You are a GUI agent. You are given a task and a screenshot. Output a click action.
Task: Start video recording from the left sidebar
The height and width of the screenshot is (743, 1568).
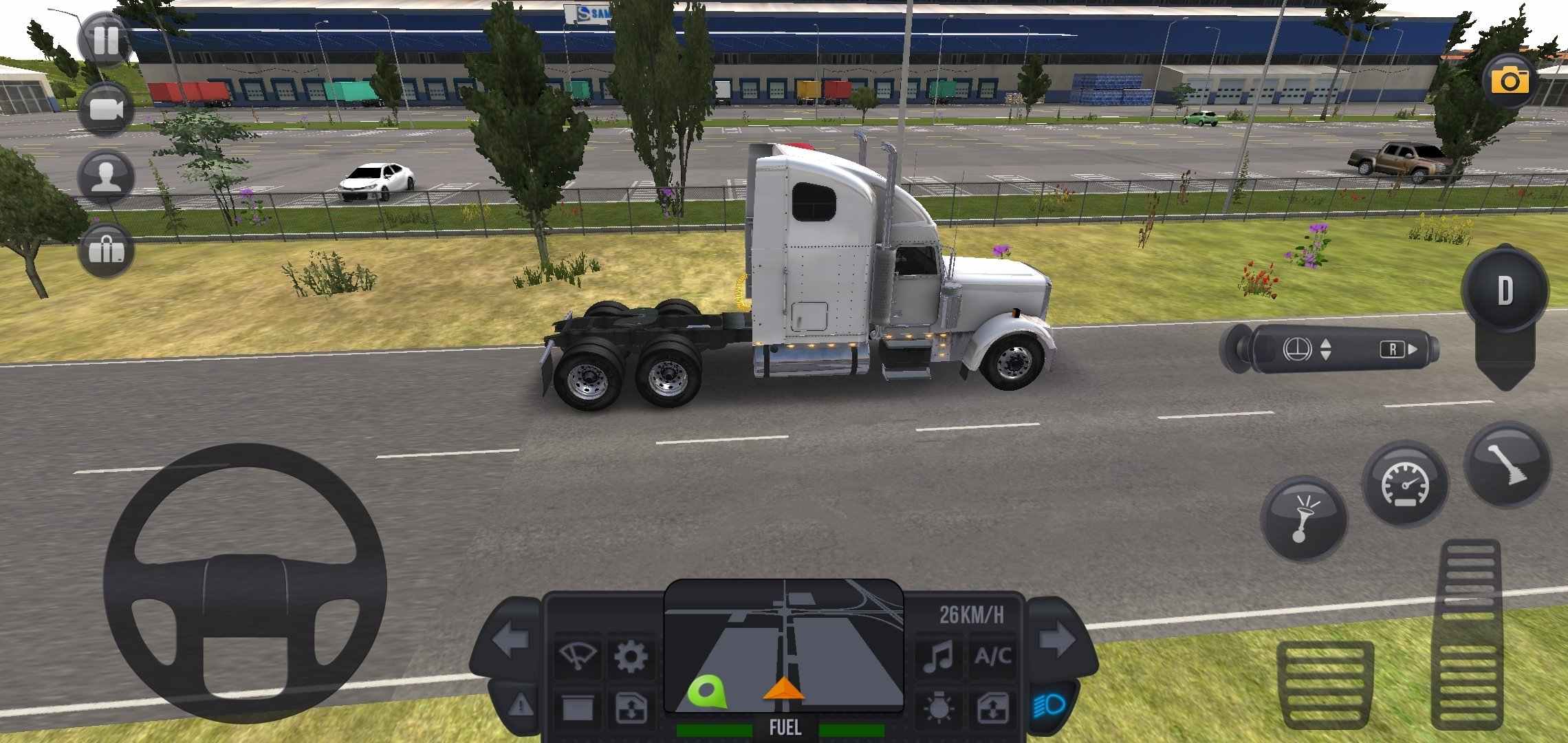(x=107, y=110)
